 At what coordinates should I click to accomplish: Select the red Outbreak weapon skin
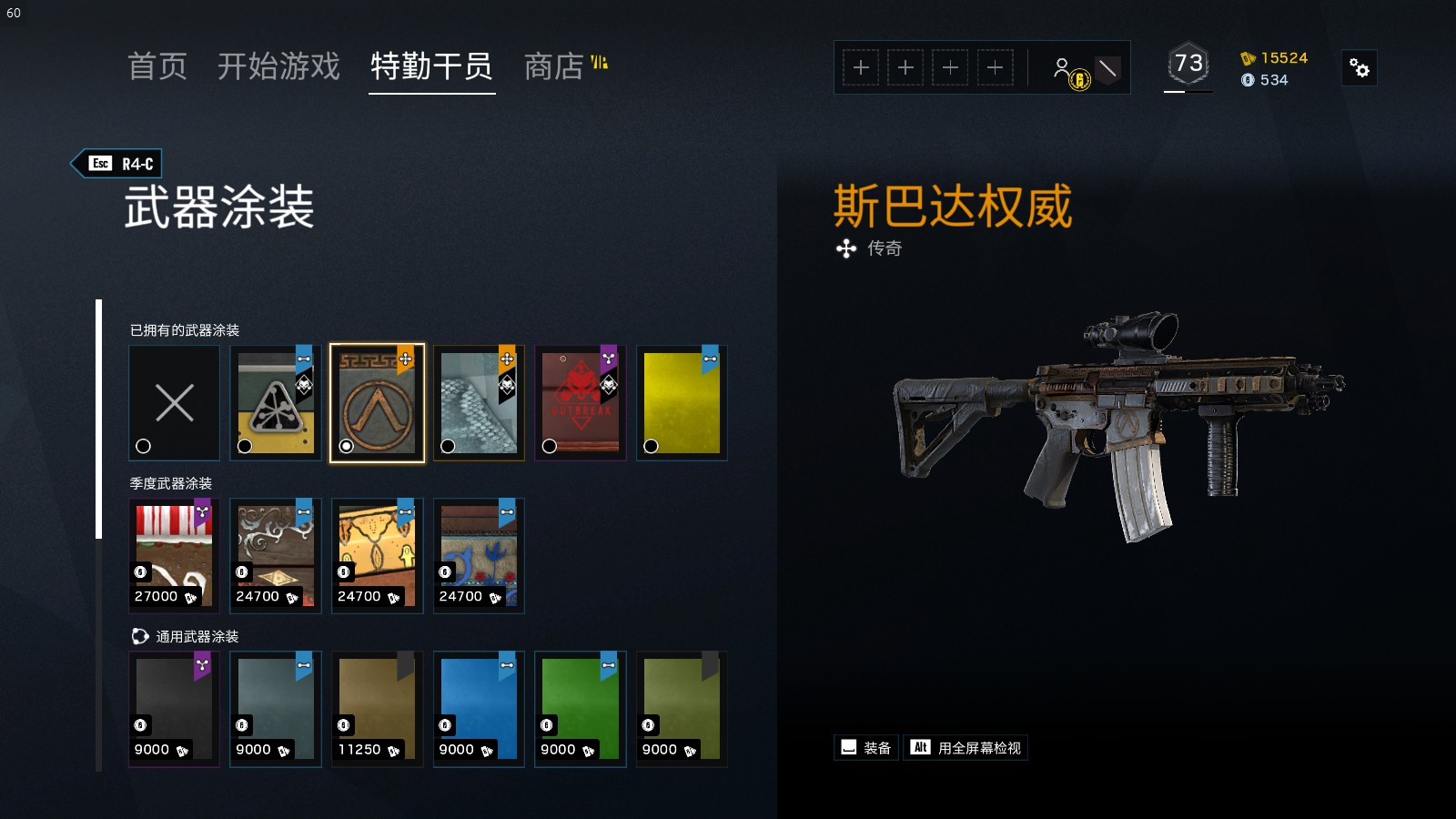click(581, 403)
